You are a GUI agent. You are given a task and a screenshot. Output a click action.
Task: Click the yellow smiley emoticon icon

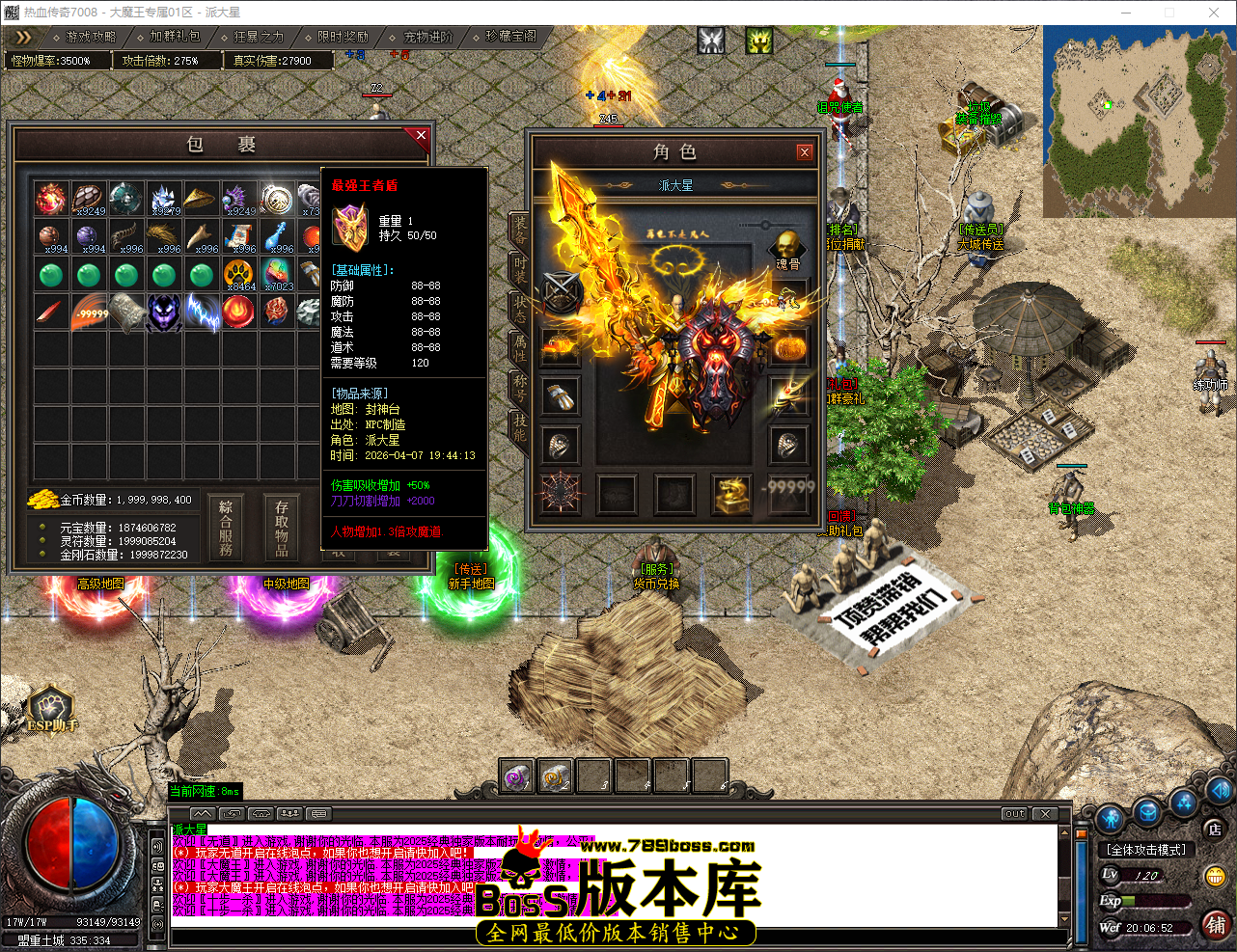pyautogui.click(x=1214, y=874)
